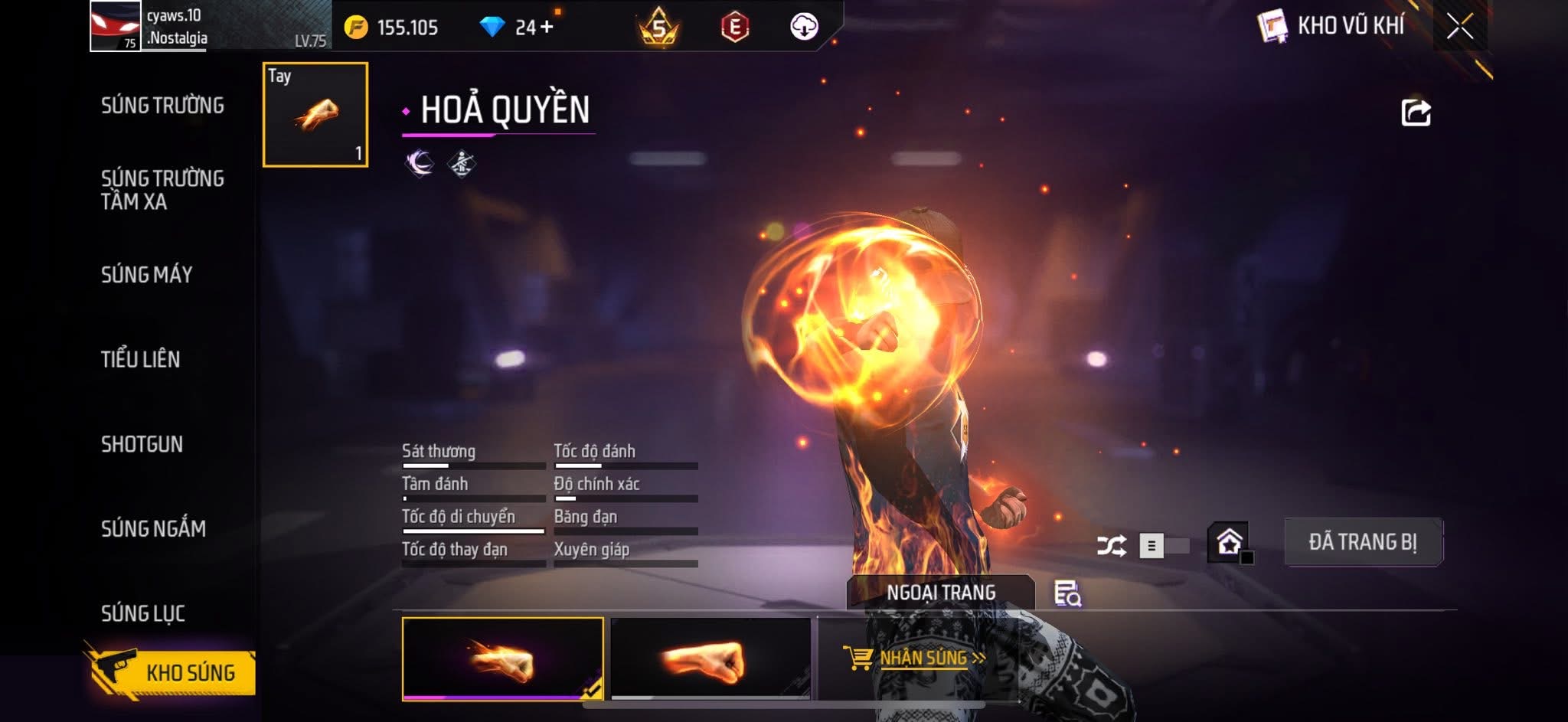Open the cyaws.10 player profile
Image resolution: width=1568 pixels, height=722 pixels.
pos(115,26)
